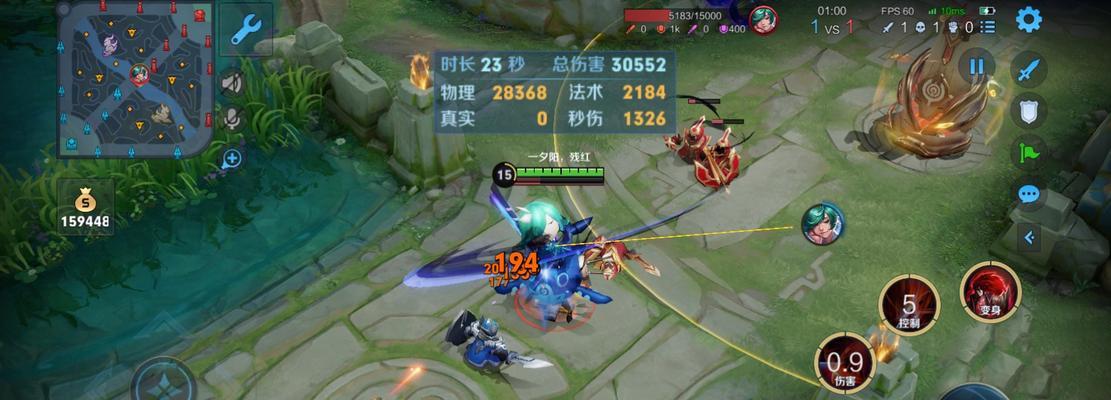Open the chat bubble quick messages
The height and width of the screenshot is (400, 1111).
click(x=1028, y=195)
